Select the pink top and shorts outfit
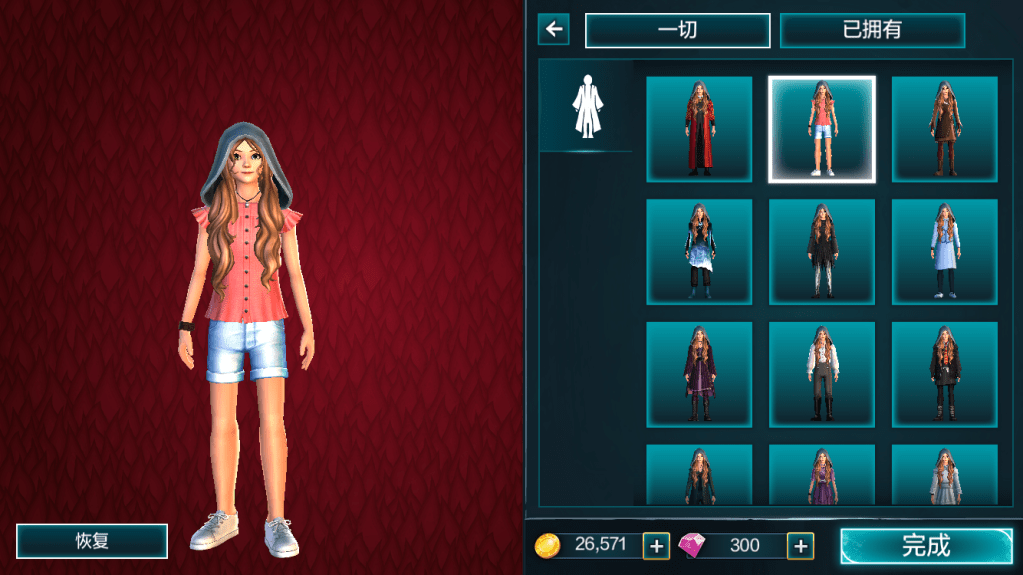This screenshot has width=1023, height=575. (x=821, y=129)
